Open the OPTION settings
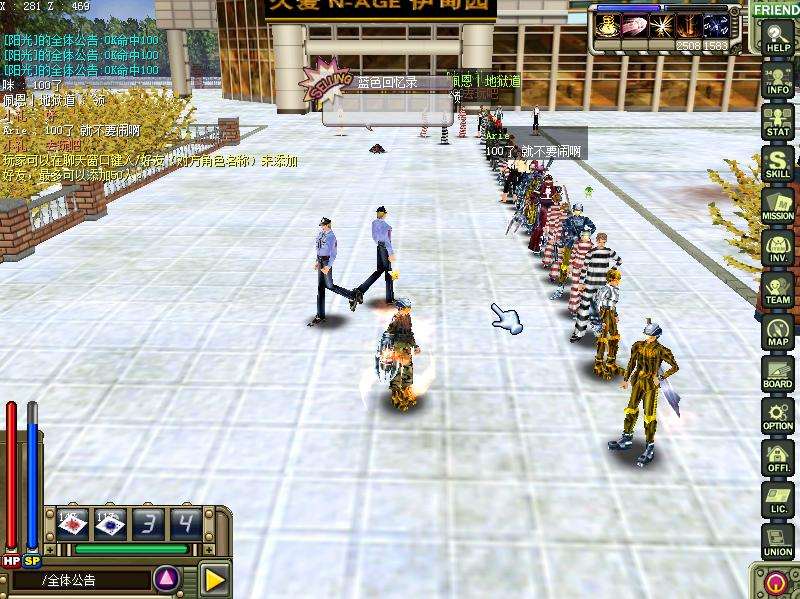The width and height of the screenshot is (800, 599). click(777, 415)
